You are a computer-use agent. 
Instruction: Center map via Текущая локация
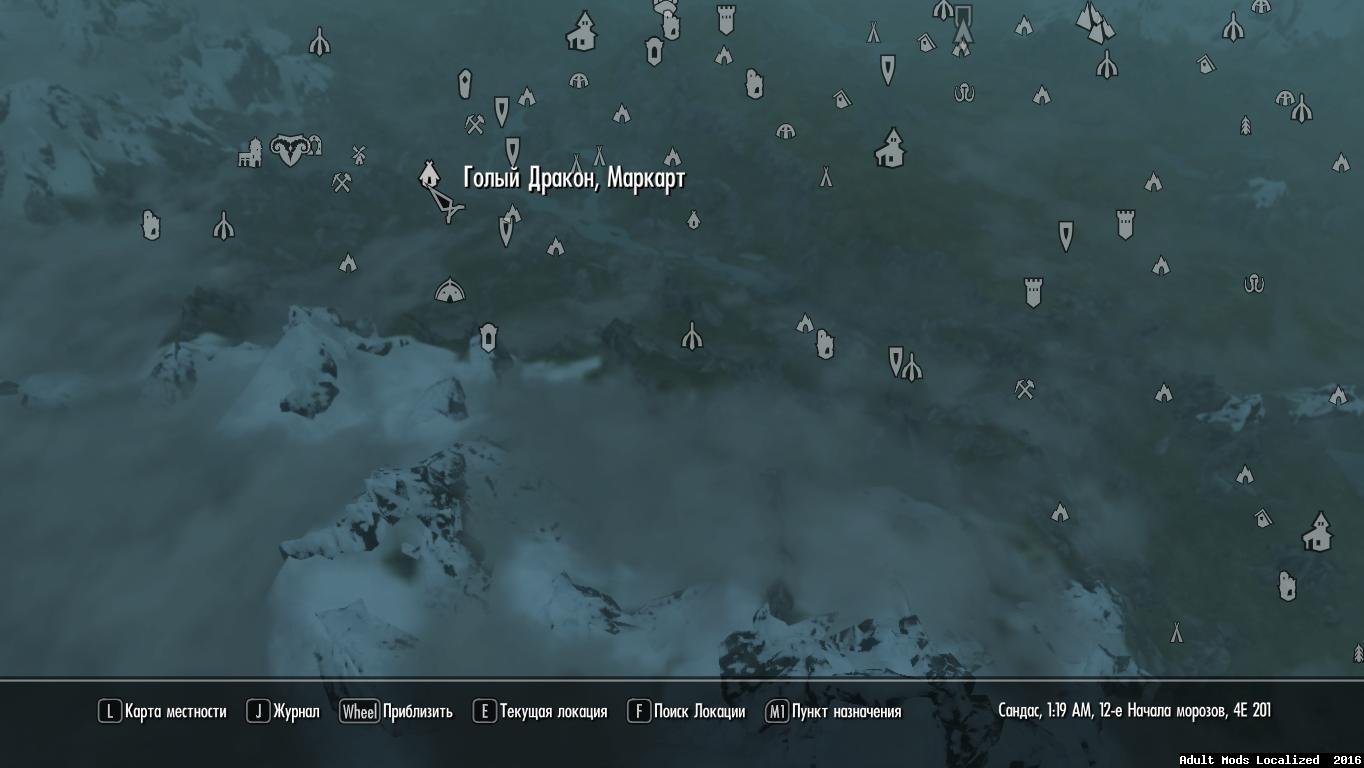point(540,712)
